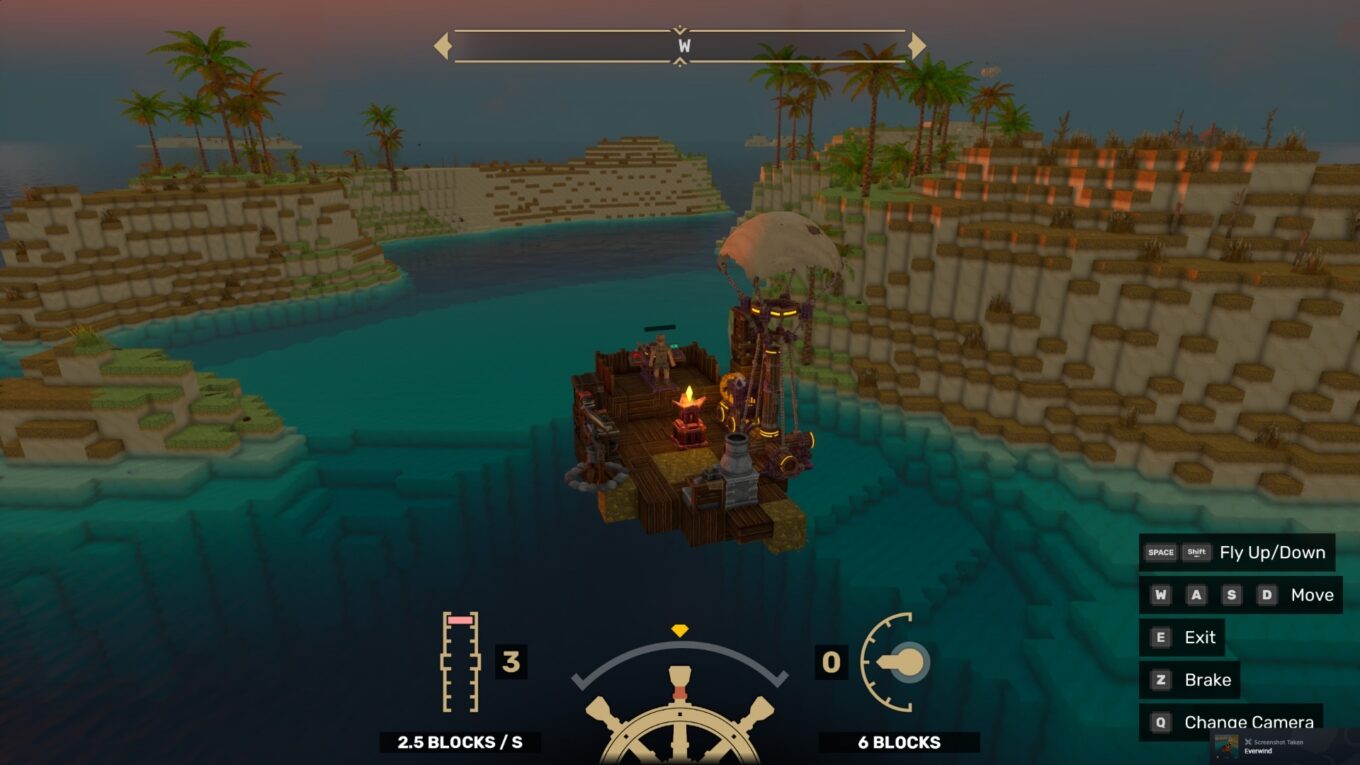Click the pink throttle marker on the speed gauge
1360x765 pixels.
(458, 621)
